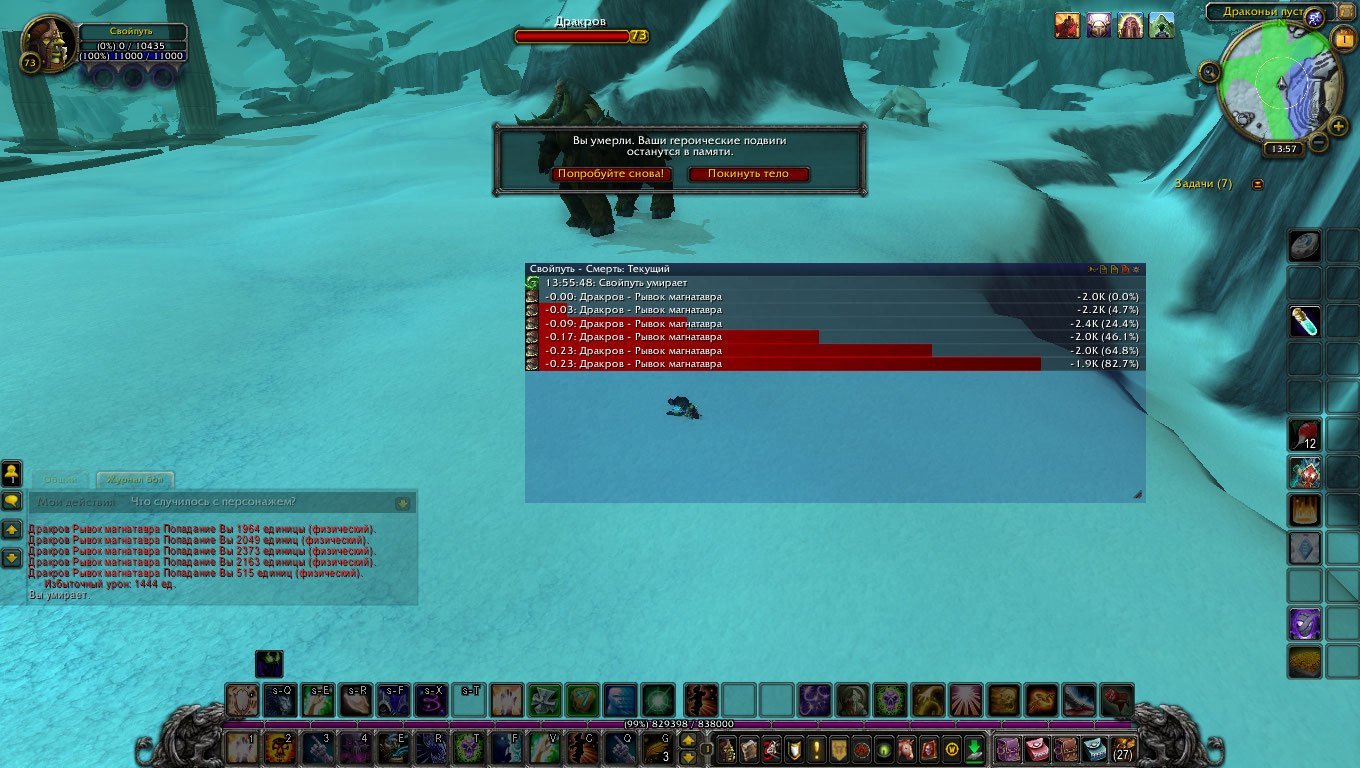Zoom out the minimap with minus button
This screenshot has height=768, width=1360.
coord(1319,143)
